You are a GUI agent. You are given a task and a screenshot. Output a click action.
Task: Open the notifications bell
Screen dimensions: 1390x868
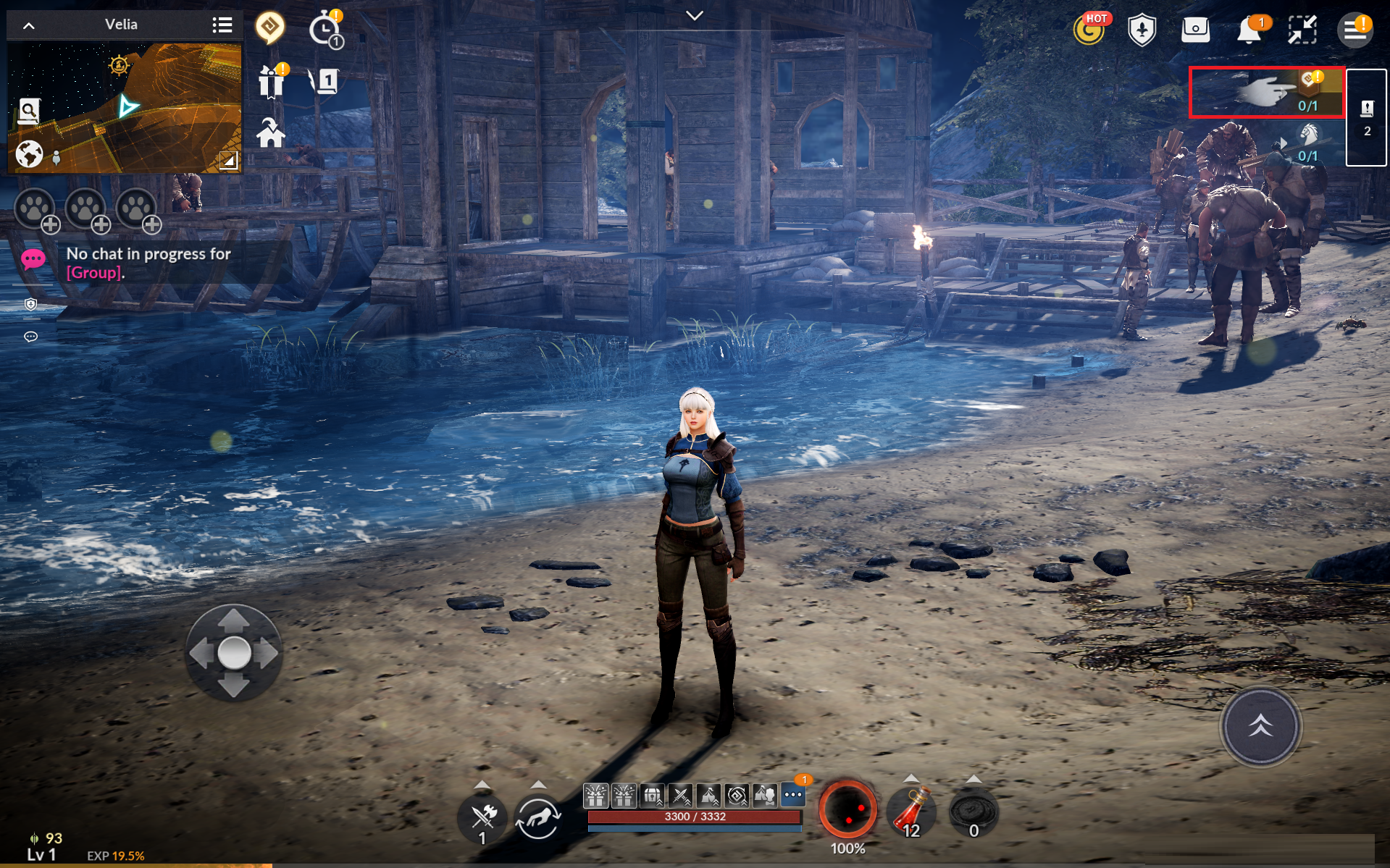point(1249,30)
